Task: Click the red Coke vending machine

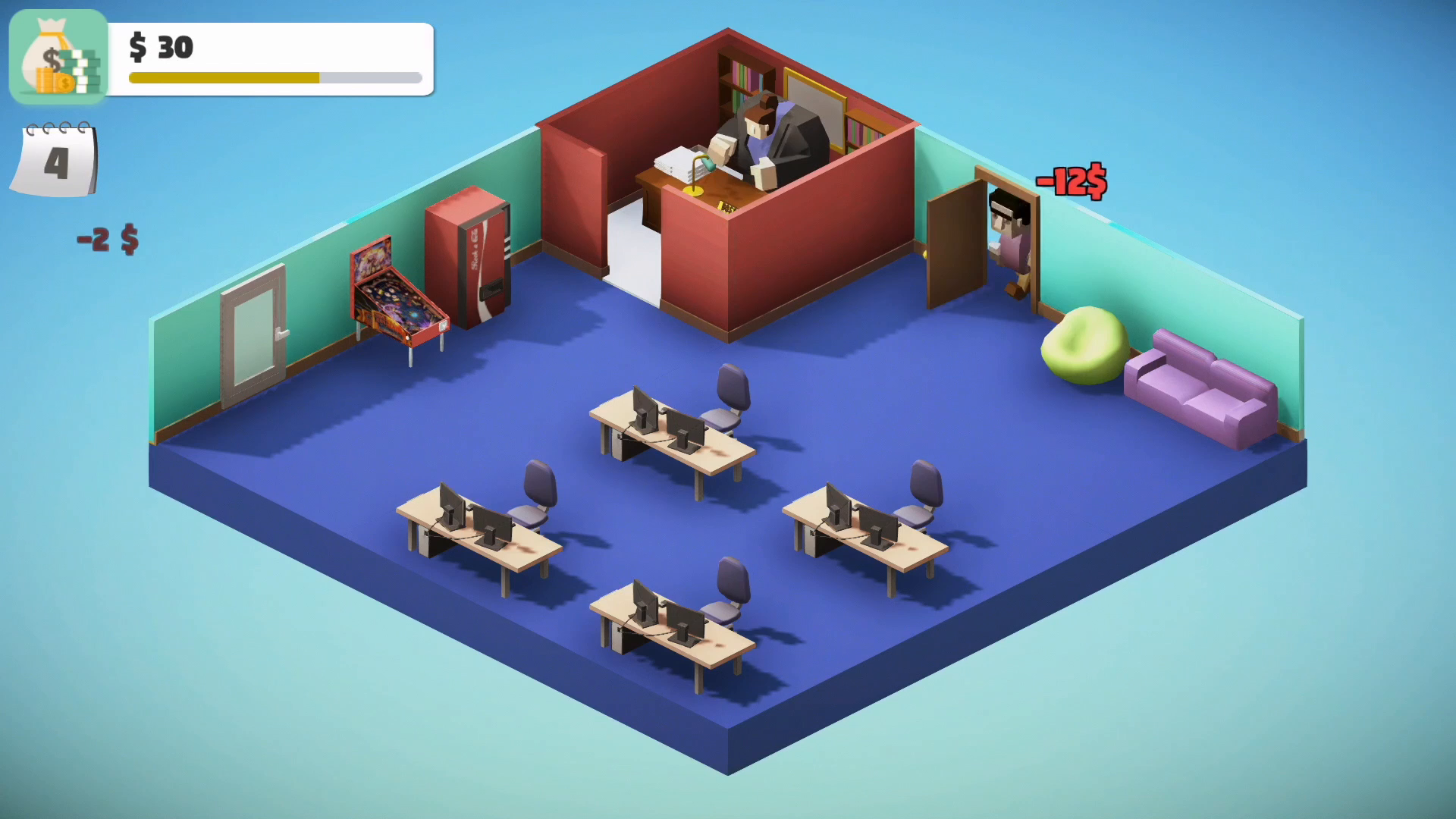Action: pyautogui.click(x=469, y=258)
